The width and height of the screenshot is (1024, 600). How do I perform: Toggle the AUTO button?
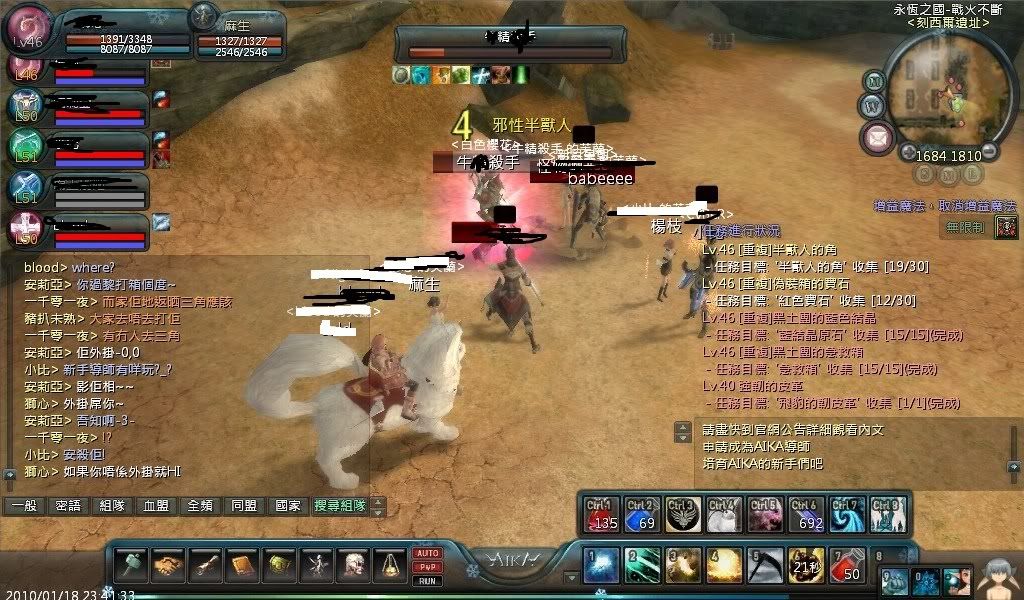426,553
